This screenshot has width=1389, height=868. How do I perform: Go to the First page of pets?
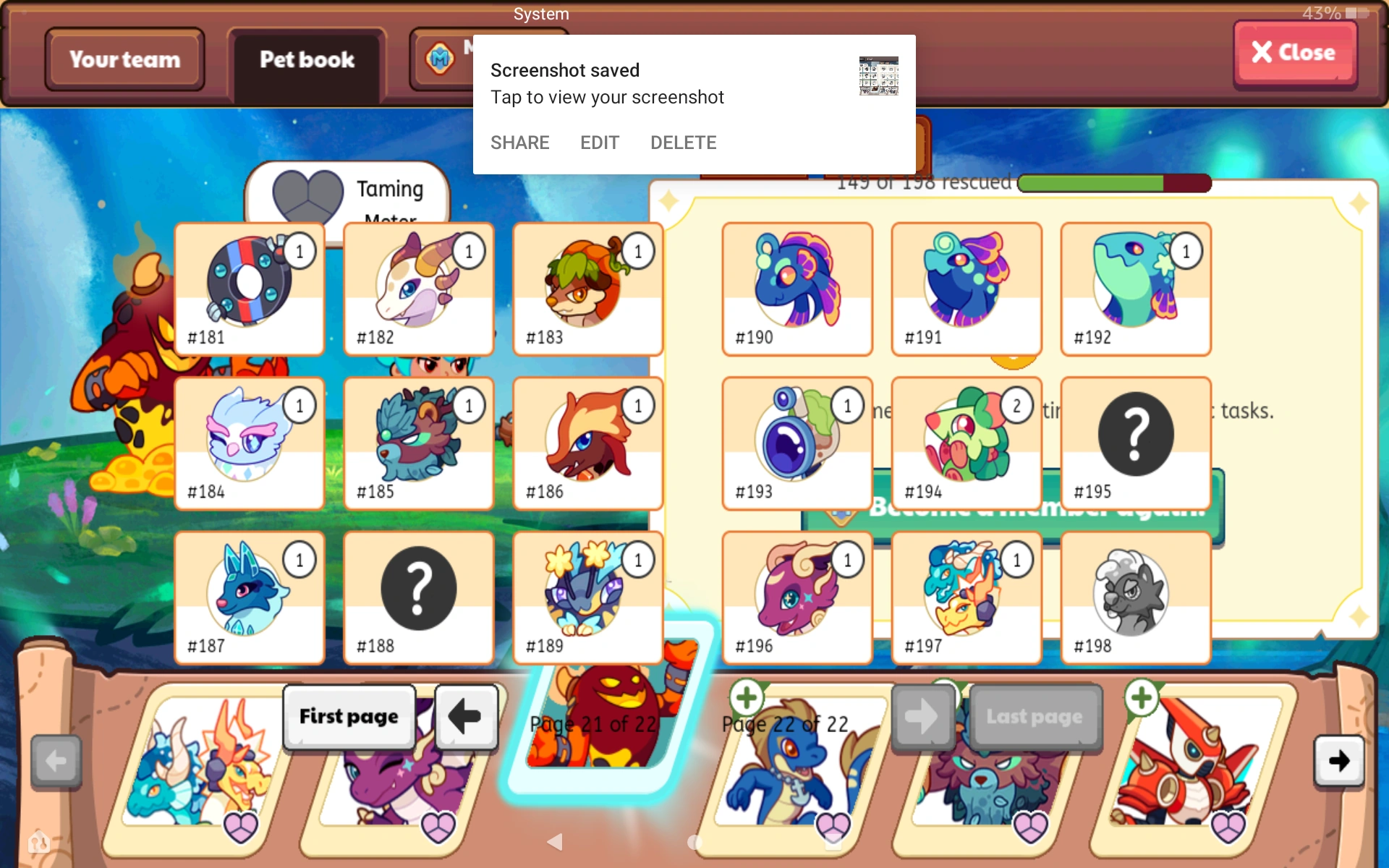tap(349, 716)
